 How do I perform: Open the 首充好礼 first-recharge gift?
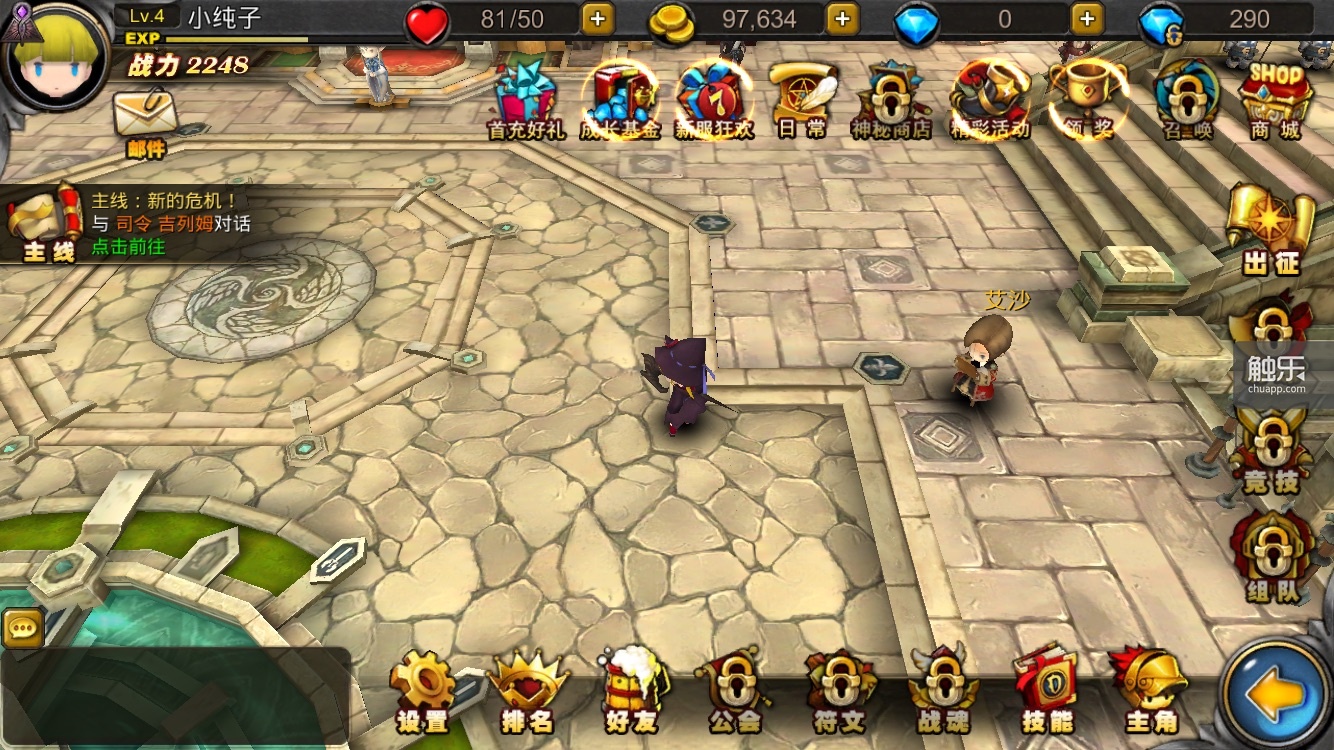point(526,98)
